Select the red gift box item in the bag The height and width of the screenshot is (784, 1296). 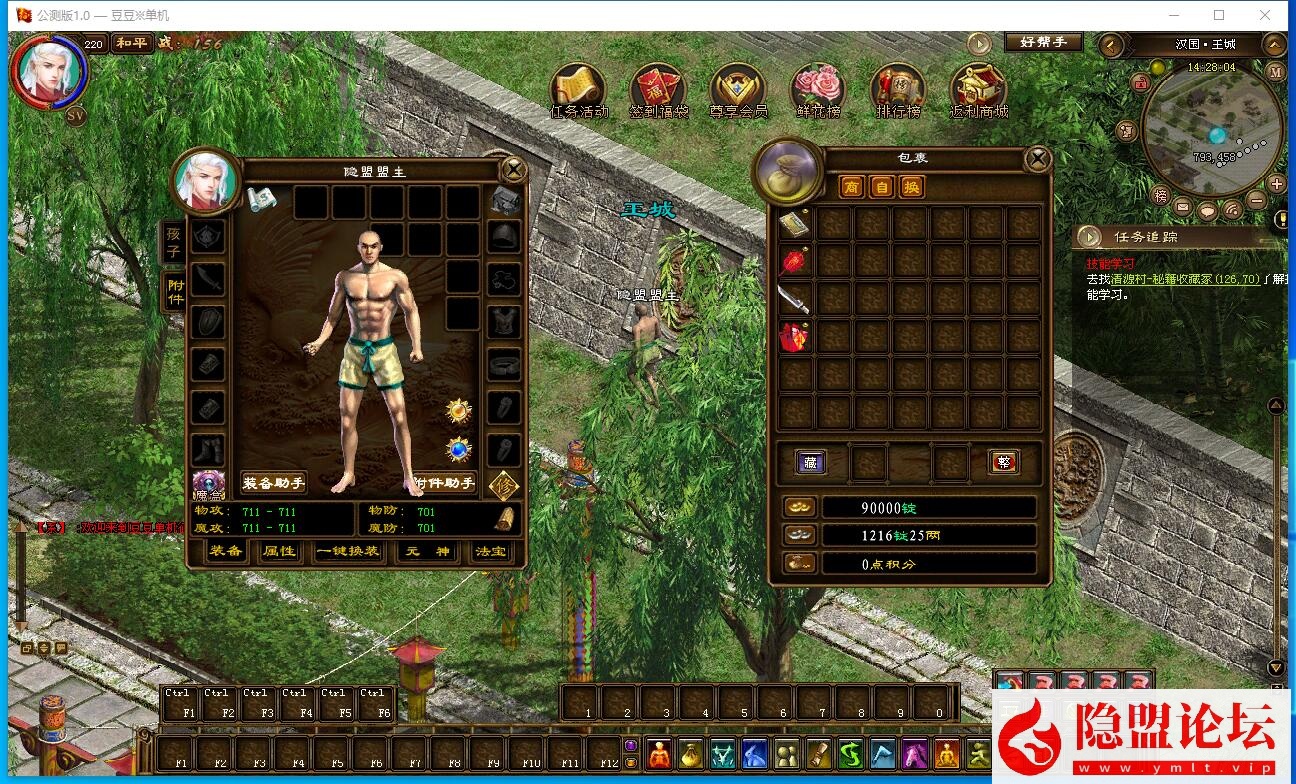click(795, 337)
